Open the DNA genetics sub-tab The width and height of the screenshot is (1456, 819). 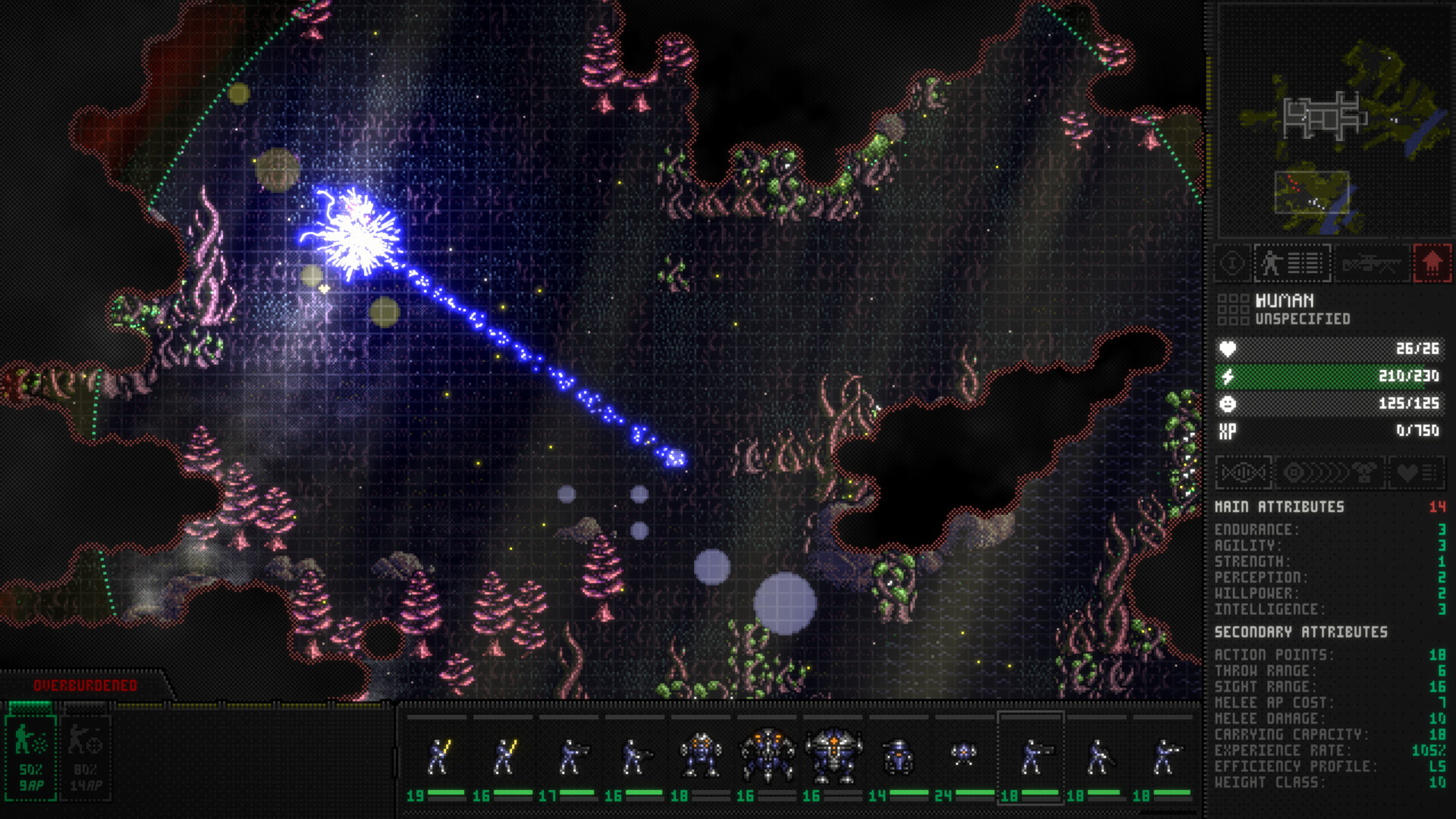tap(1244, 473)
